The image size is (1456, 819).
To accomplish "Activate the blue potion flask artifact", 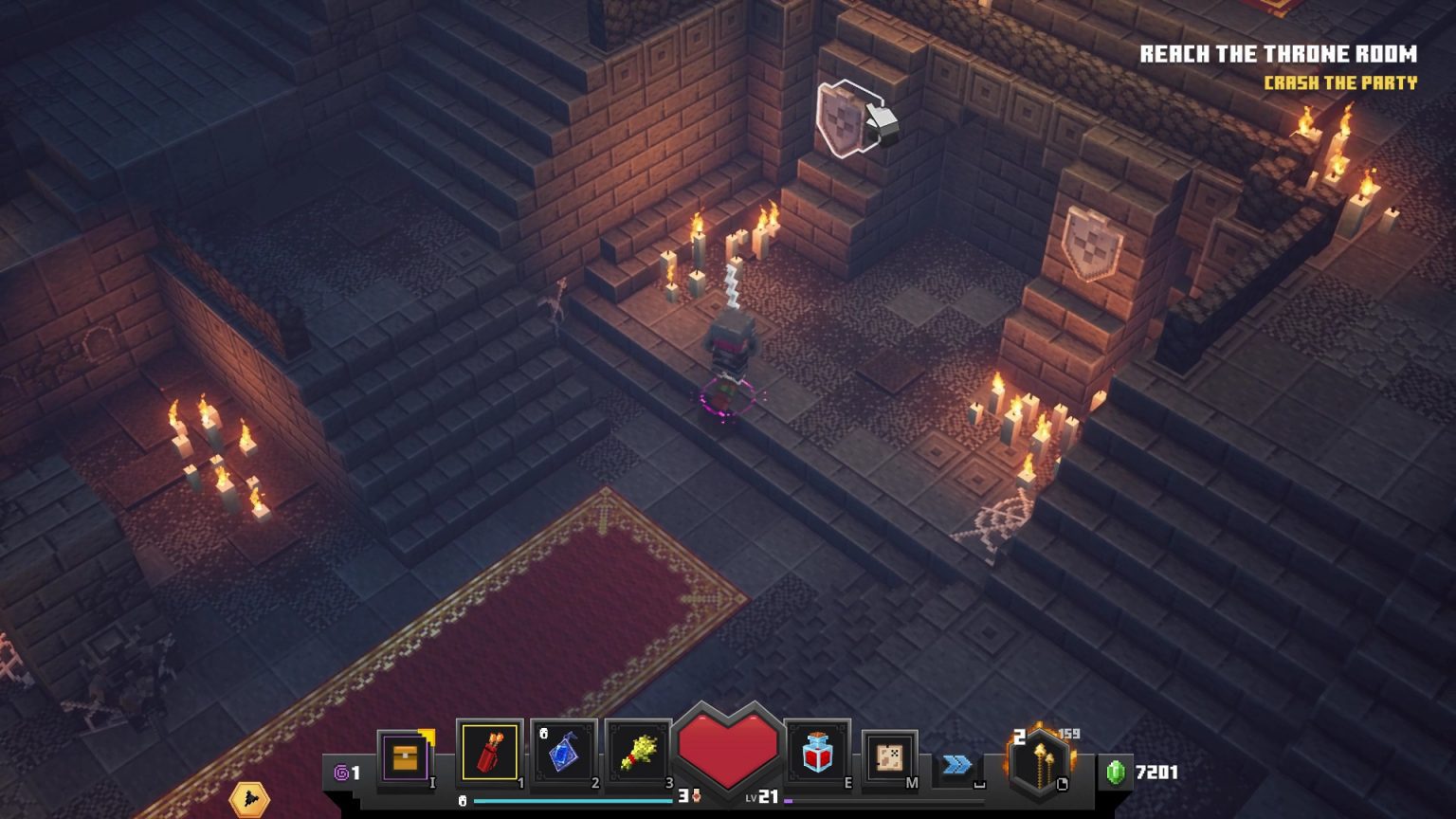I will (563, 755).
